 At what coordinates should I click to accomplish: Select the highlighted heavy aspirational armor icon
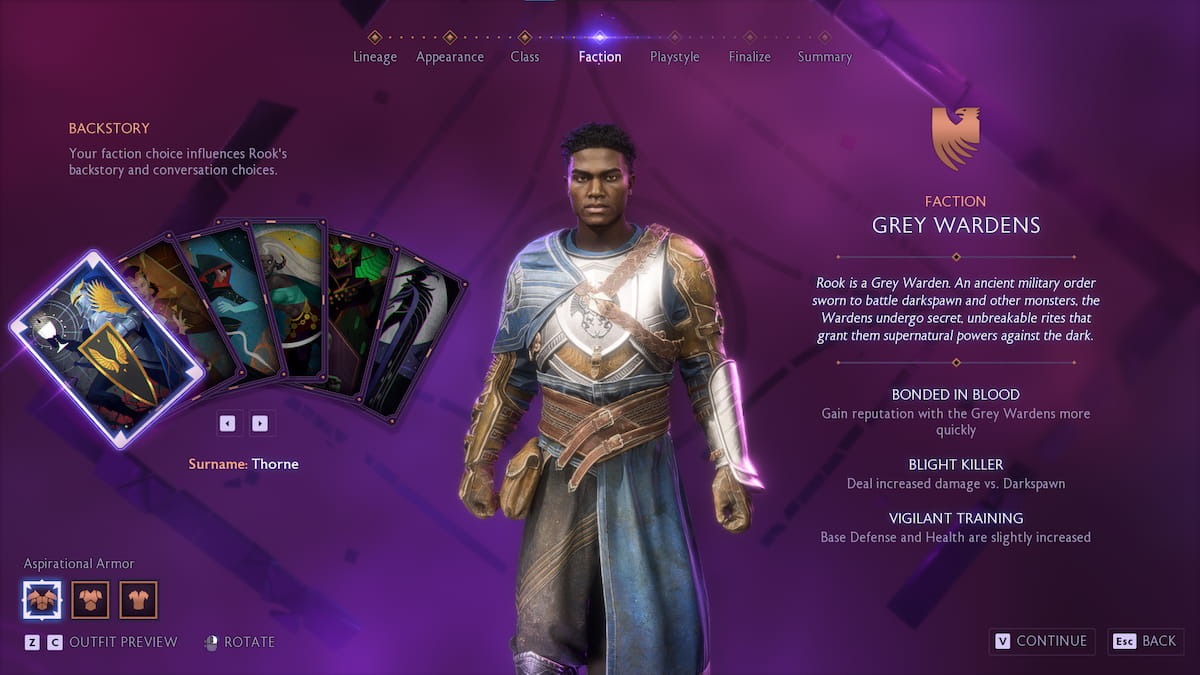[42, 600]
